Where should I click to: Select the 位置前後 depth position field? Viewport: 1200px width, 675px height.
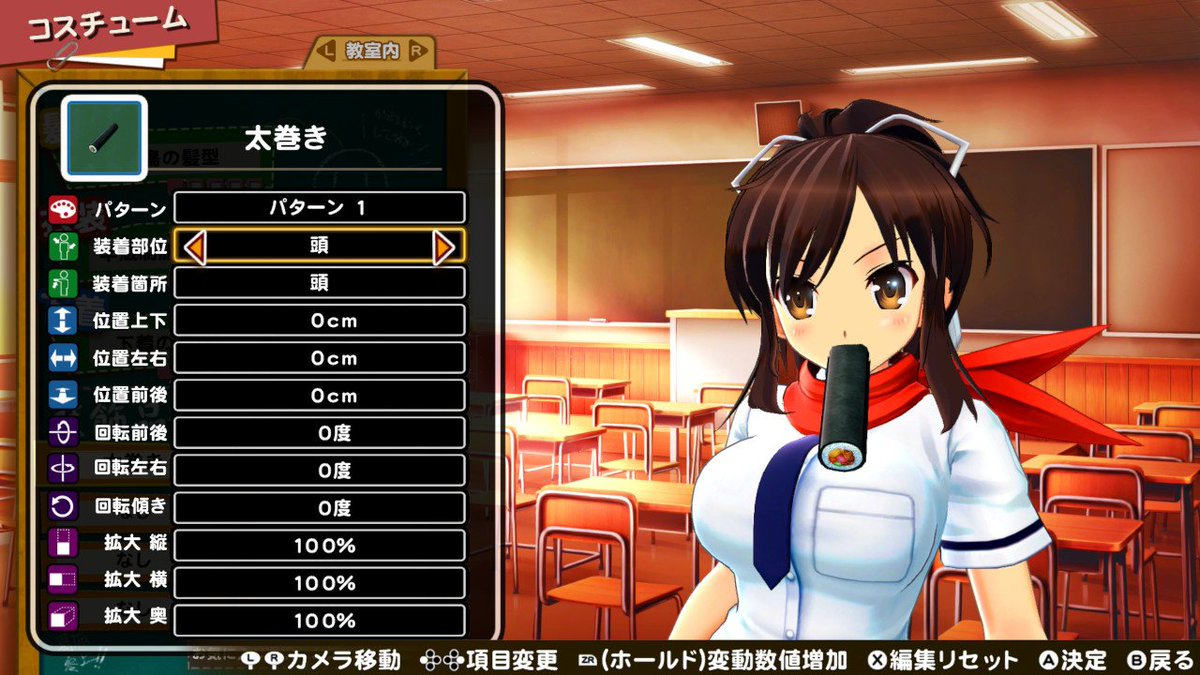pyautogui.click(x=319, y=395)
